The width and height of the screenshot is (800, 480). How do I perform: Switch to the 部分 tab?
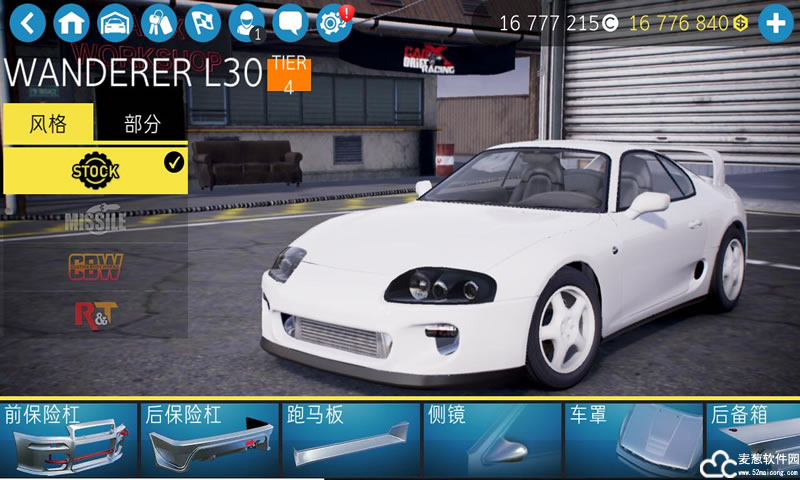tap(141, 124)
